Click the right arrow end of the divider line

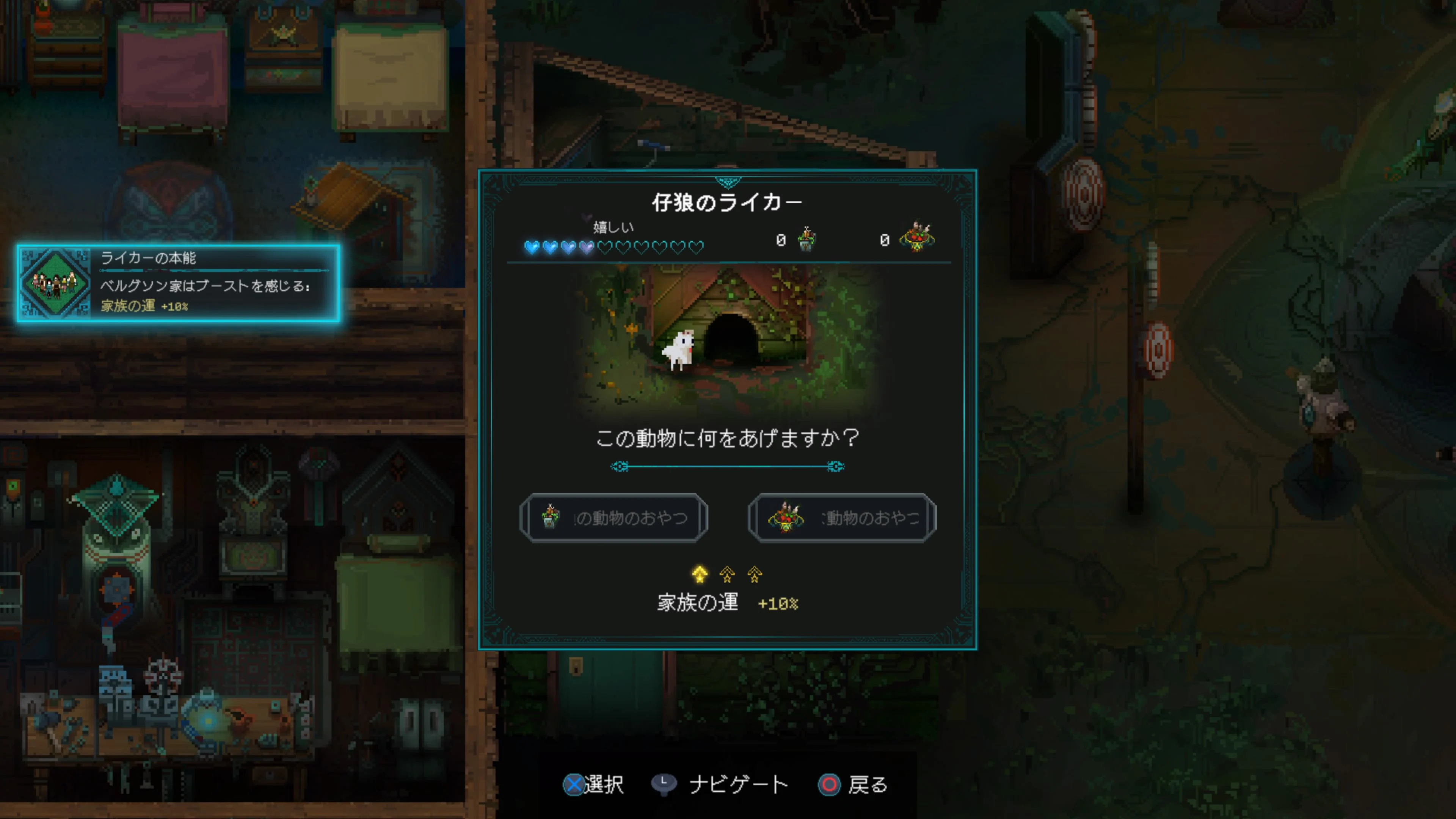(x=835, y=466)
